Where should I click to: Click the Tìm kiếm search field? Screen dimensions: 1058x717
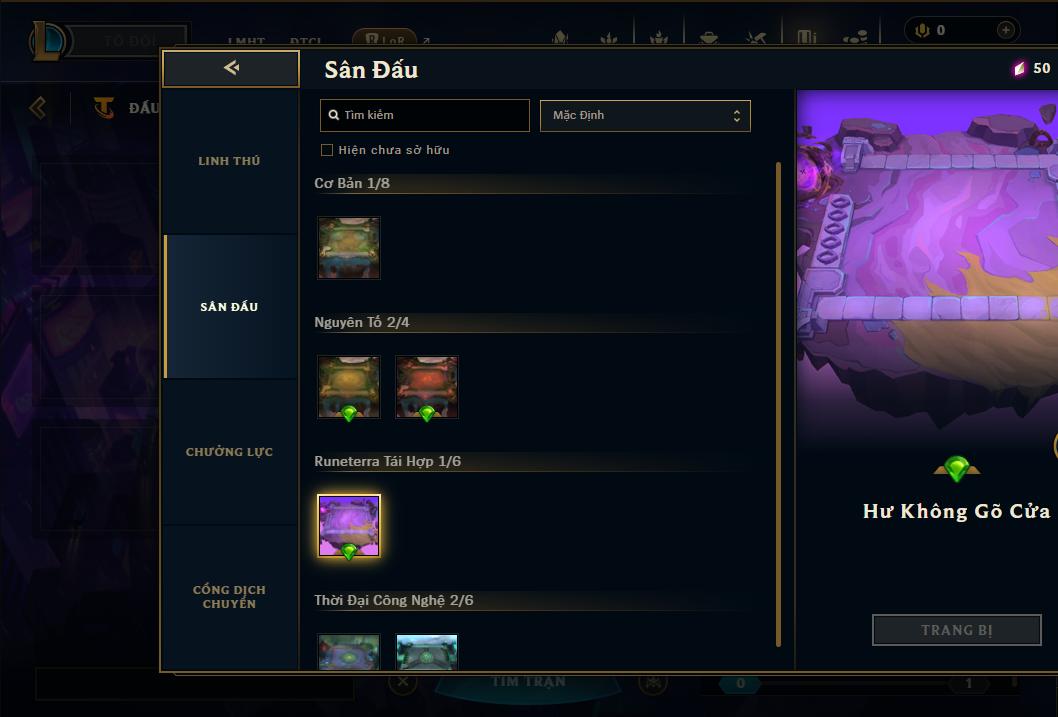[425, 116]
